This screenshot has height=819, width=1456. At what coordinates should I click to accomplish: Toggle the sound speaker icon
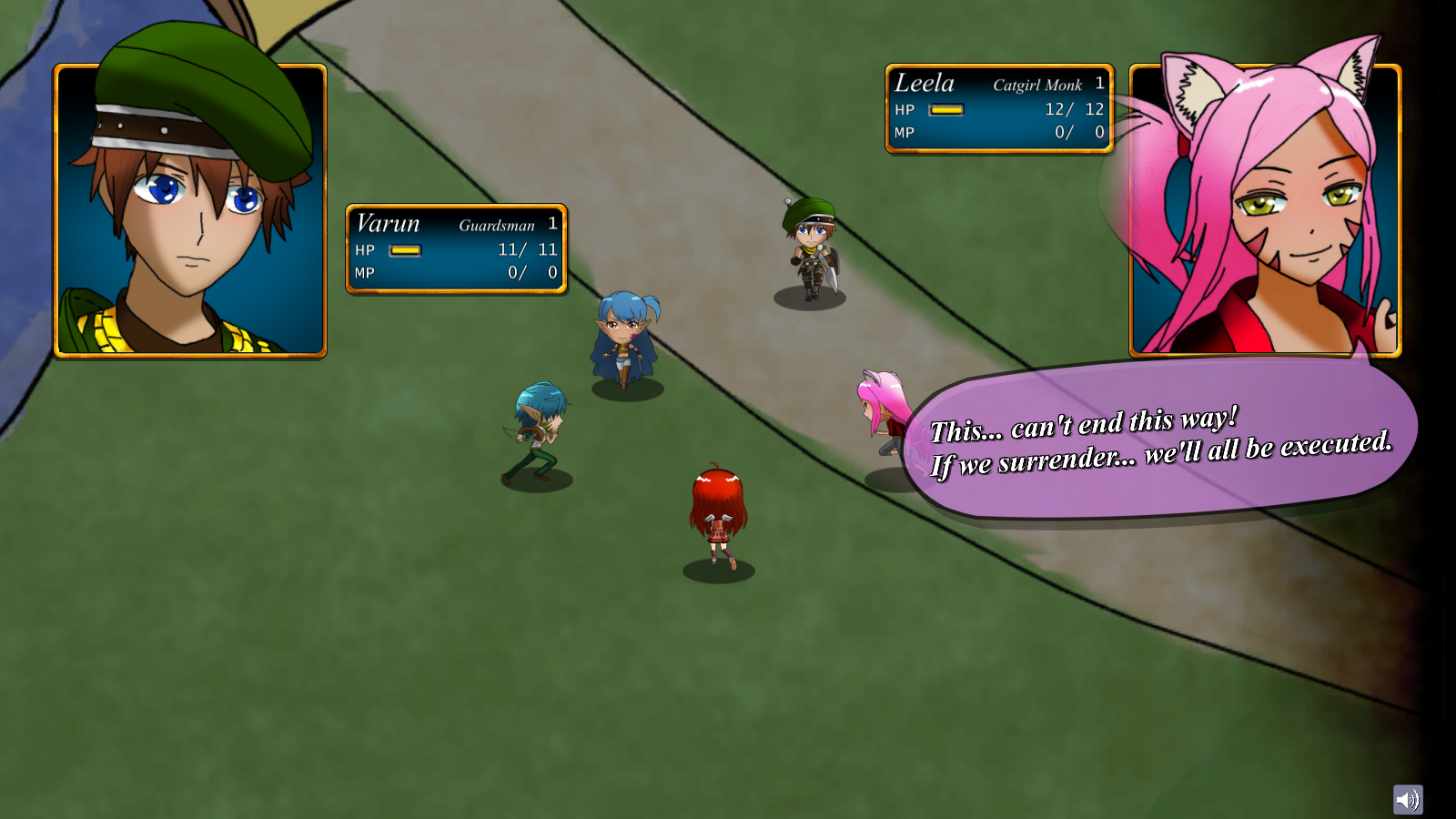coord(1407,800)
